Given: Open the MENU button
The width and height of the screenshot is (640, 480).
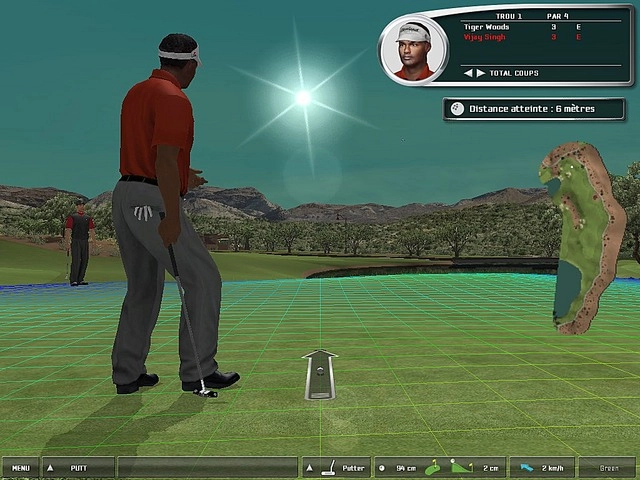Looking at the screenshot, I should (x=20, y=467).
